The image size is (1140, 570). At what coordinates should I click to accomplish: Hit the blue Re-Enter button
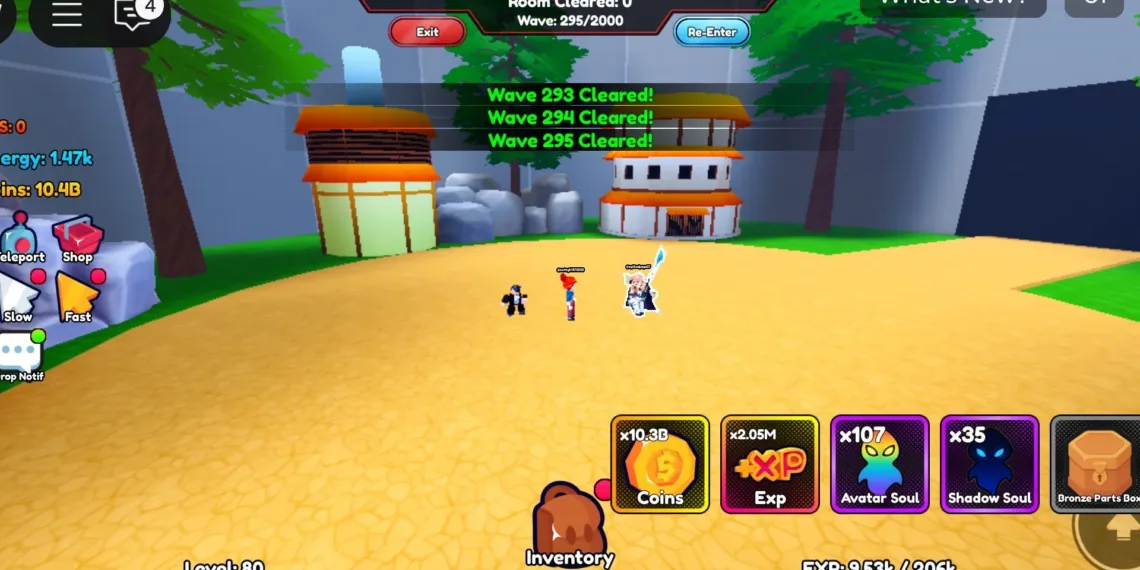(712, 32)
